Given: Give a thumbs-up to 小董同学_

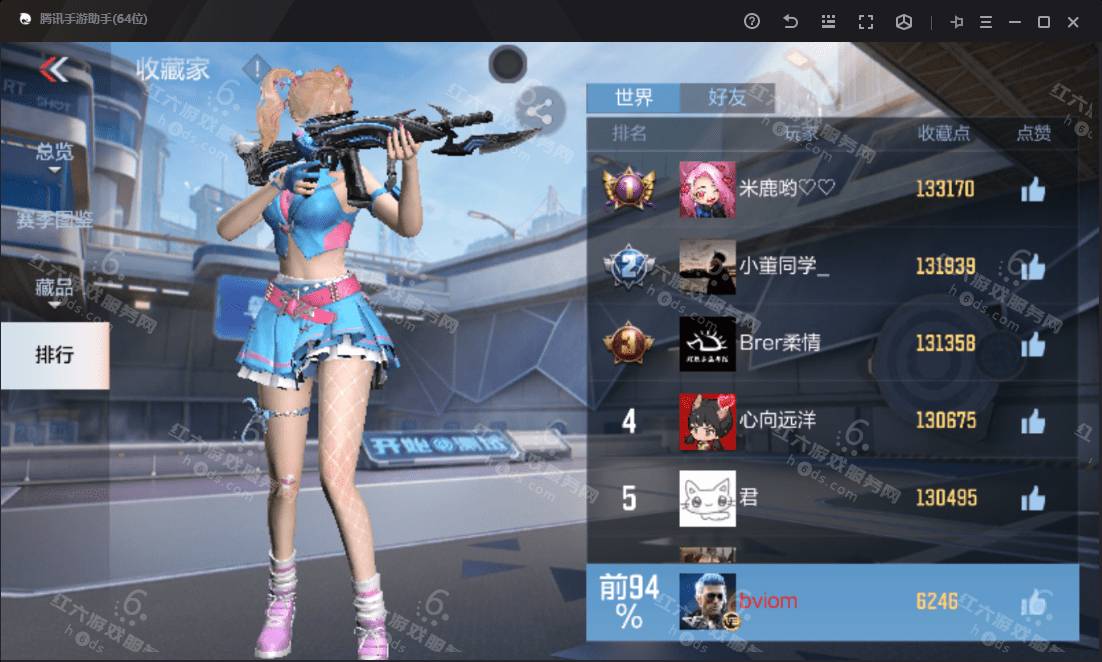Looking at the screenshot, I should [1033, 266].
